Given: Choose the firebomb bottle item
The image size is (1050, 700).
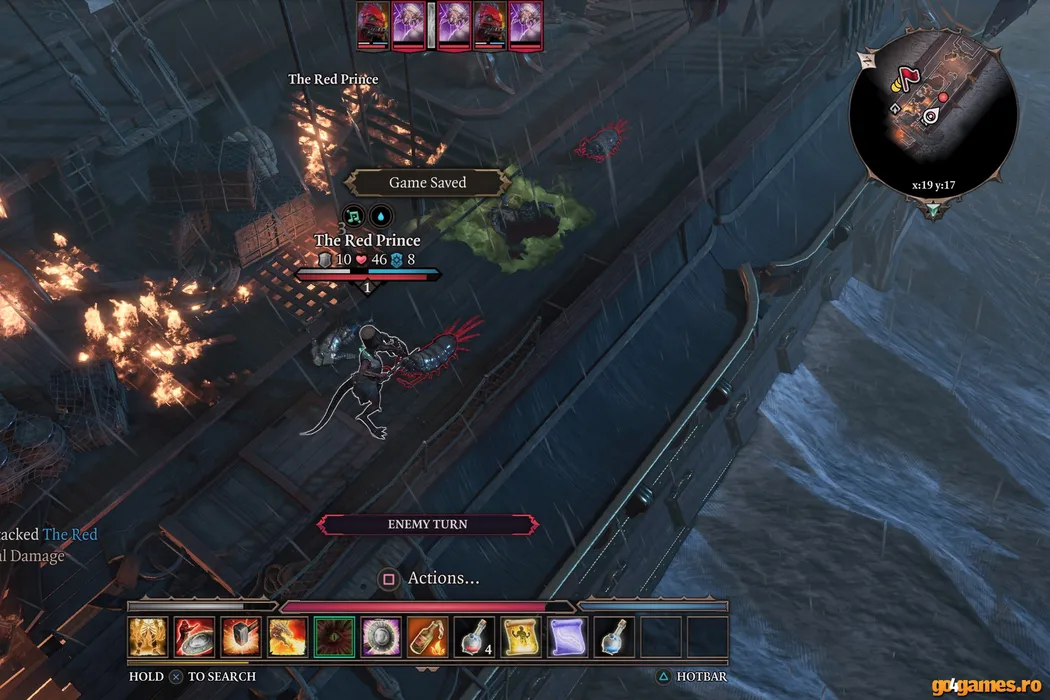Looking at the screenshot, I should (427, 636).
